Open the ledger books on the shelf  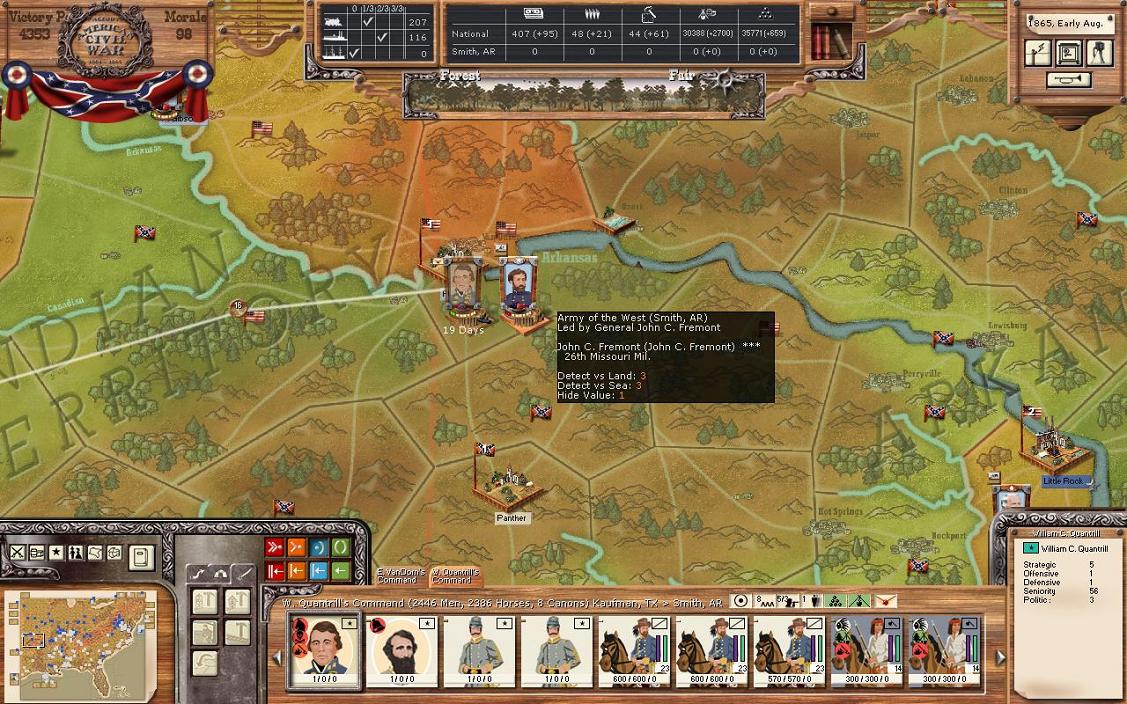828,40
